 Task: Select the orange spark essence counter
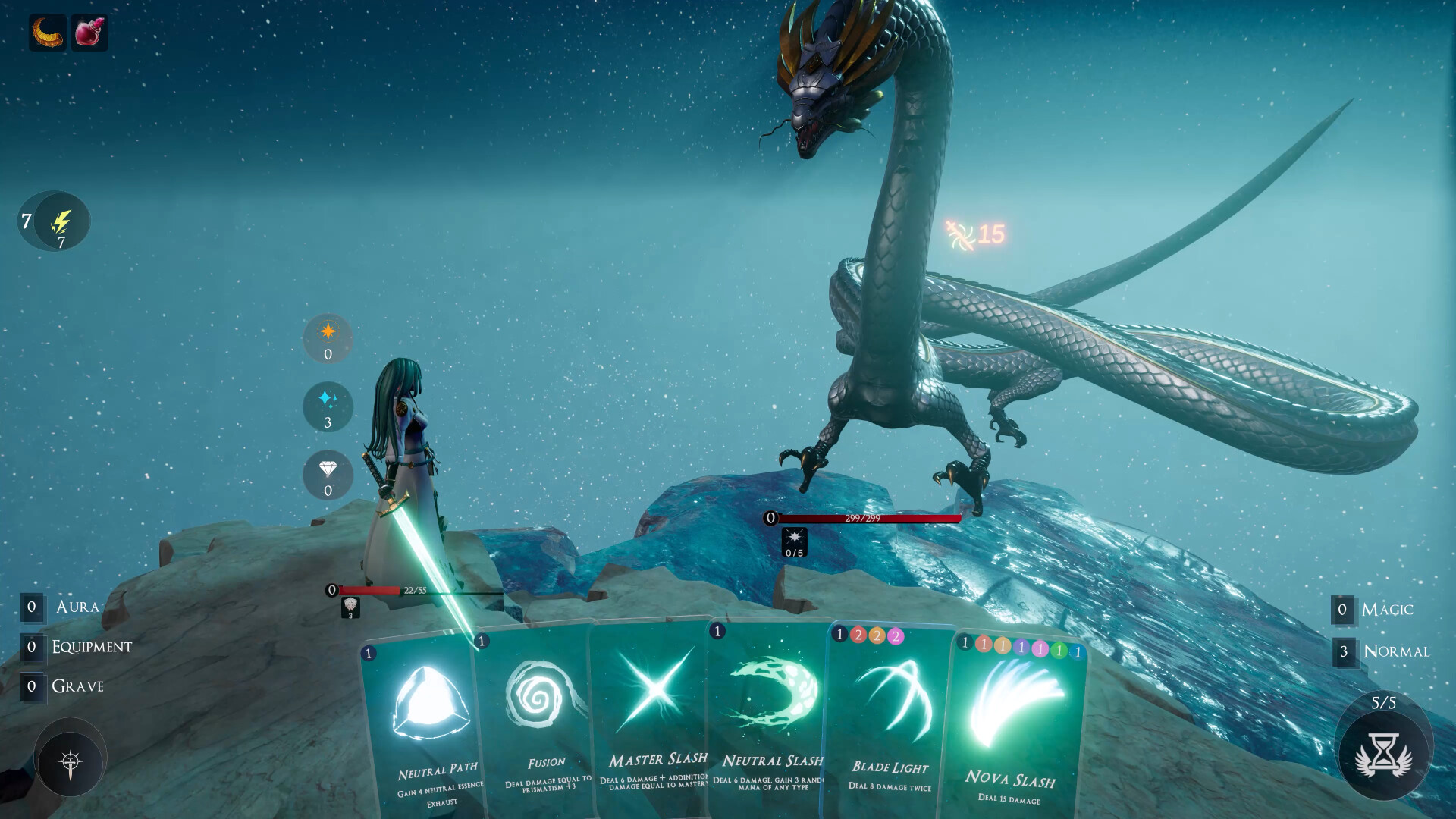coord(328,339)
